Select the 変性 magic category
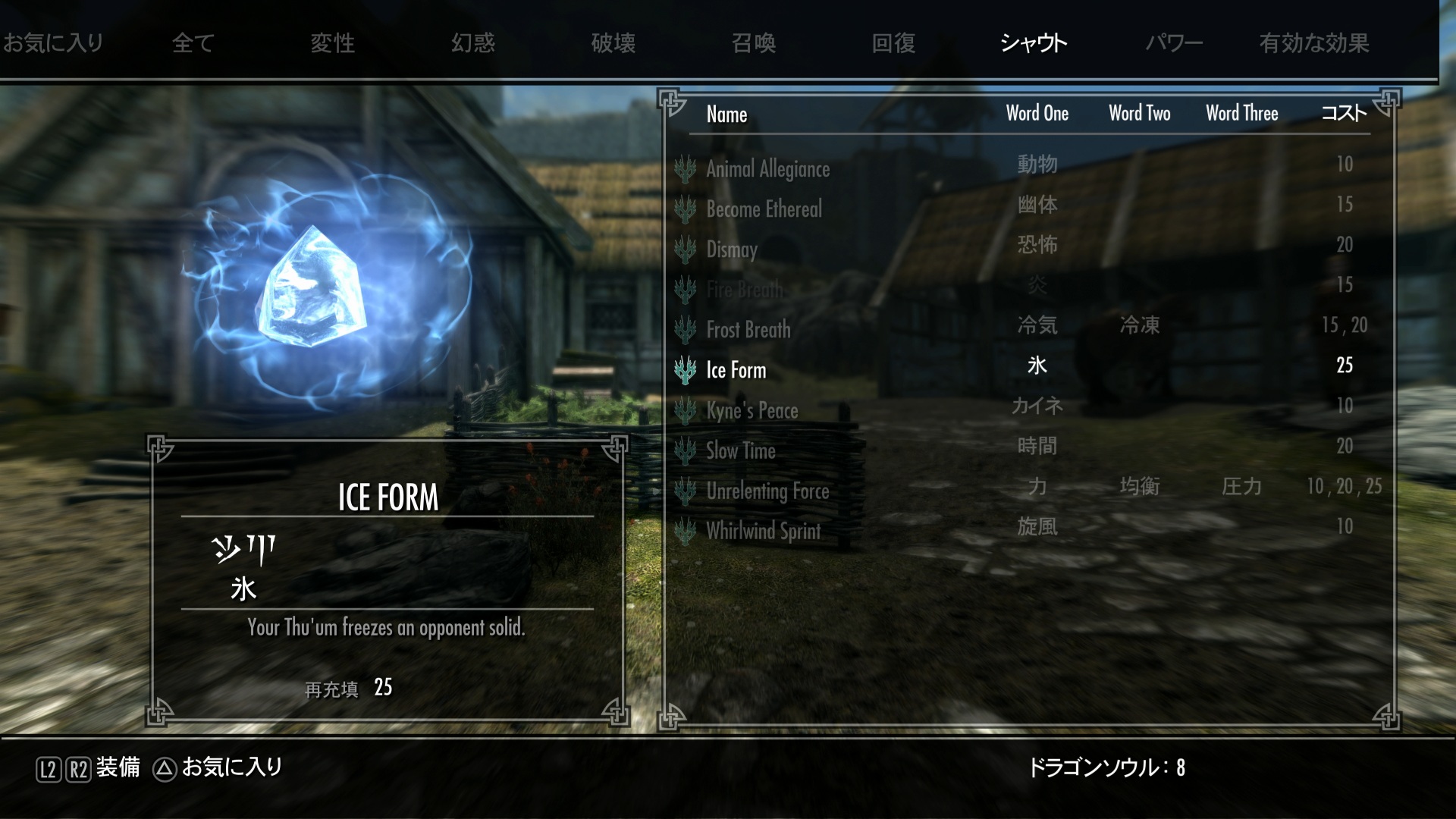1456x819 pixels. point(333,43)
